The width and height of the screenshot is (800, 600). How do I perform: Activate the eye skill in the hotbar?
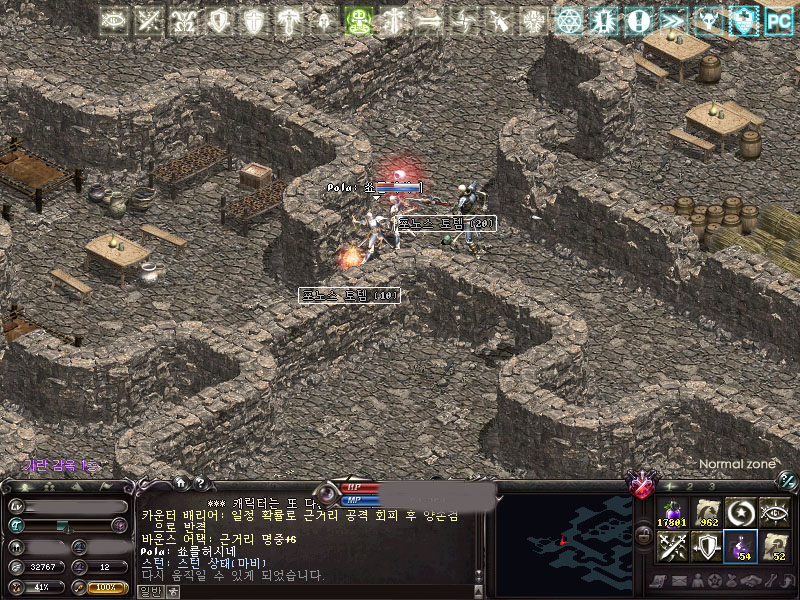[774, 513]
